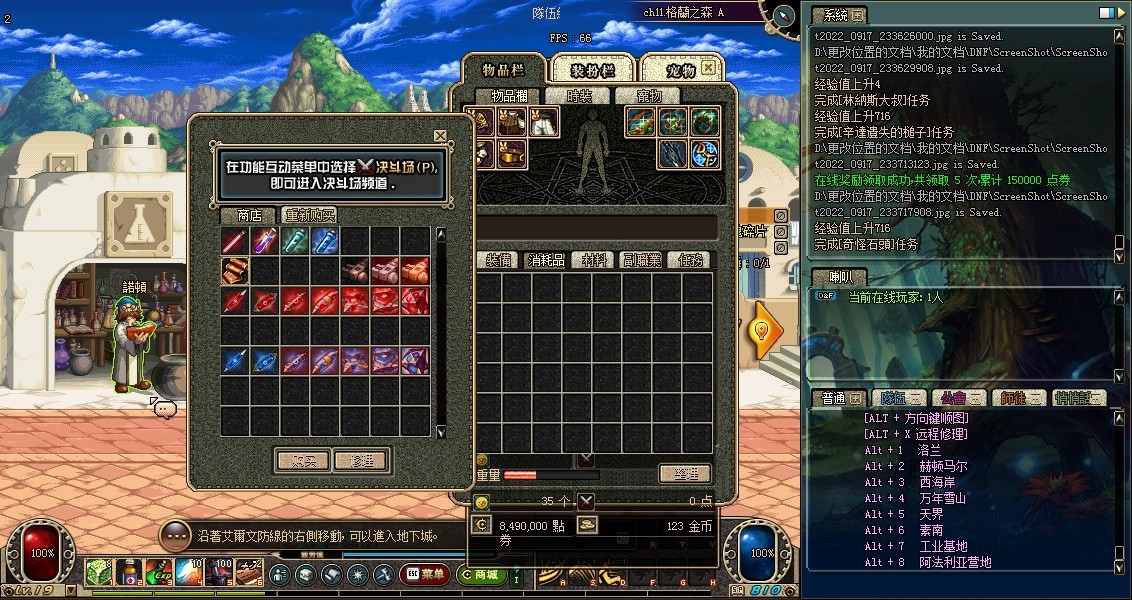Viewport: 1132px width, 600px height.
Task: View the 任務 quest items category
Action: click(x=690, y=260)
